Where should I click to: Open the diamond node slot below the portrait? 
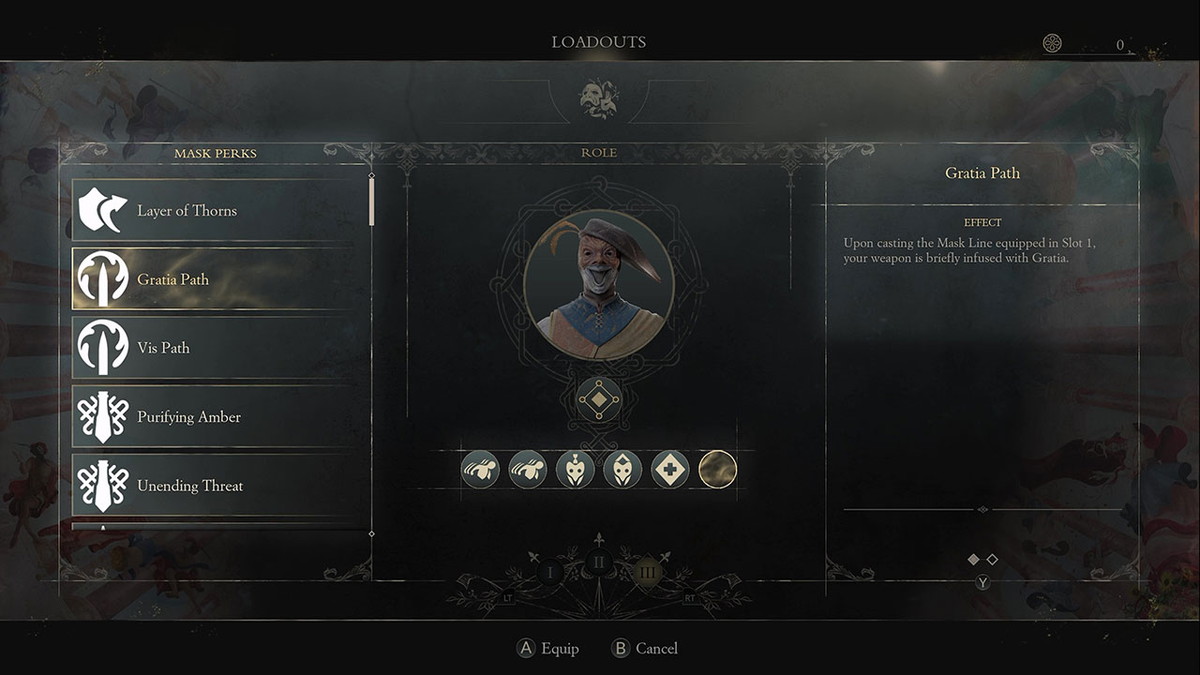pos(599,399)
